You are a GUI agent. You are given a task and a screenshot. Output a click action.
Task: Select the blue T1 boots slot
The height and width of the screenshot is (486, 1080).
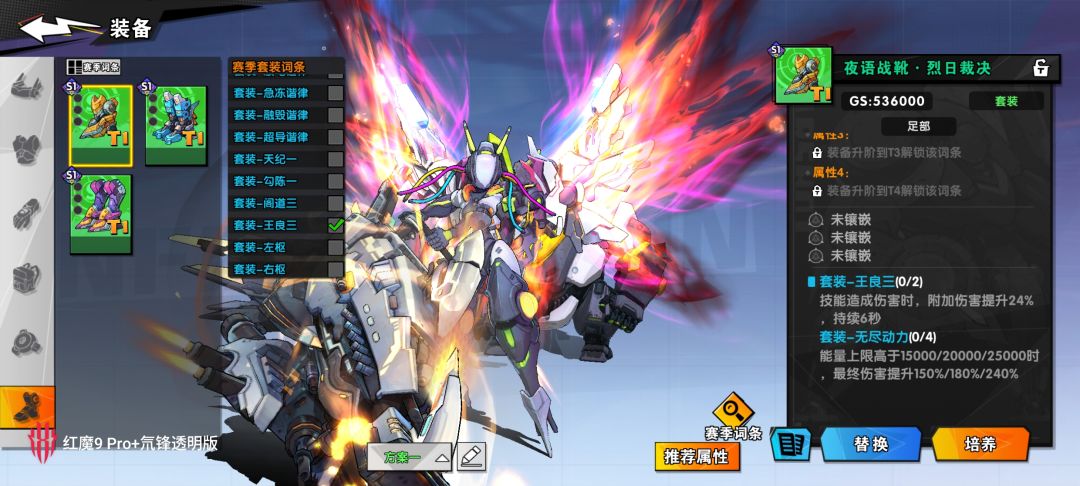click(x=176, y=124)
